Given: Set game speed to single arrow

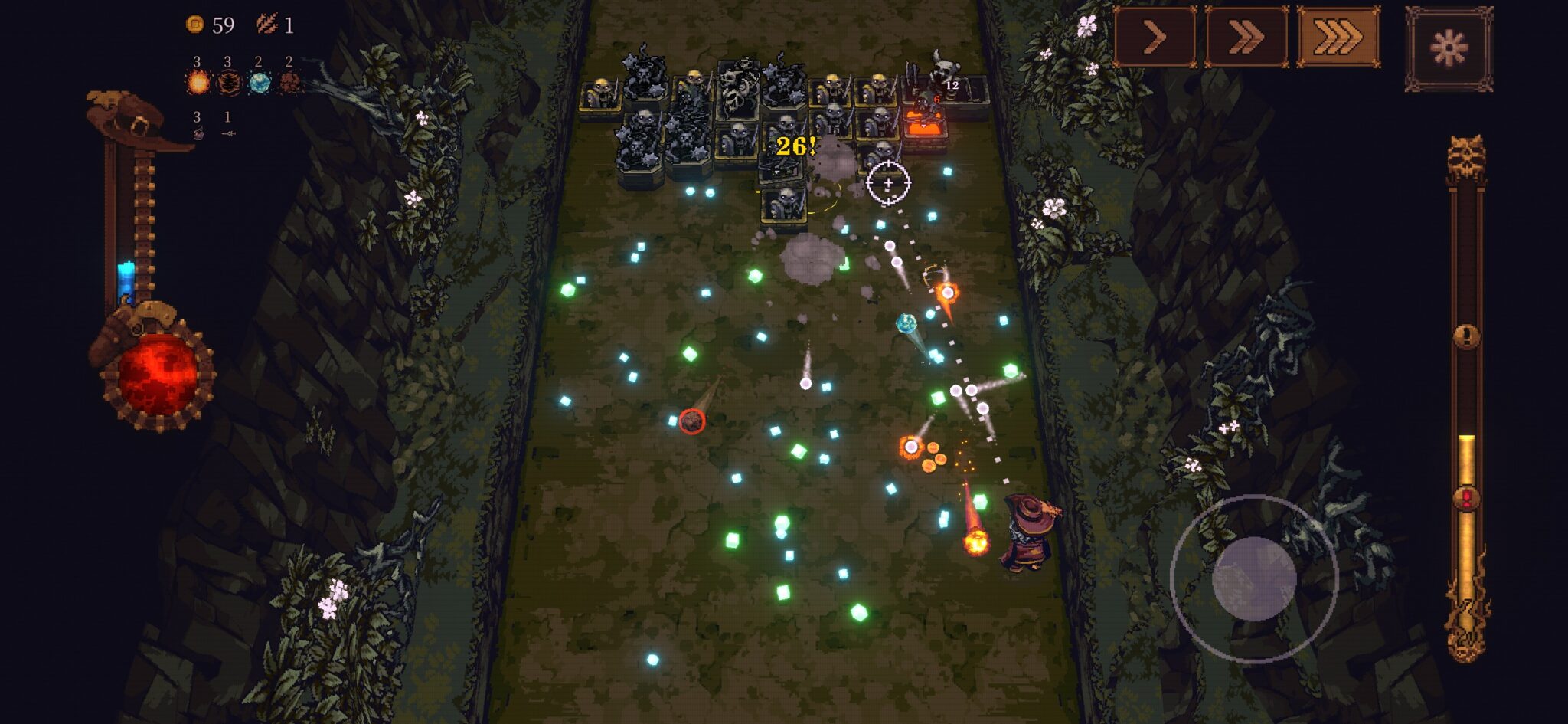Looking at the screenshot, I should click(x=1154, y=37).
